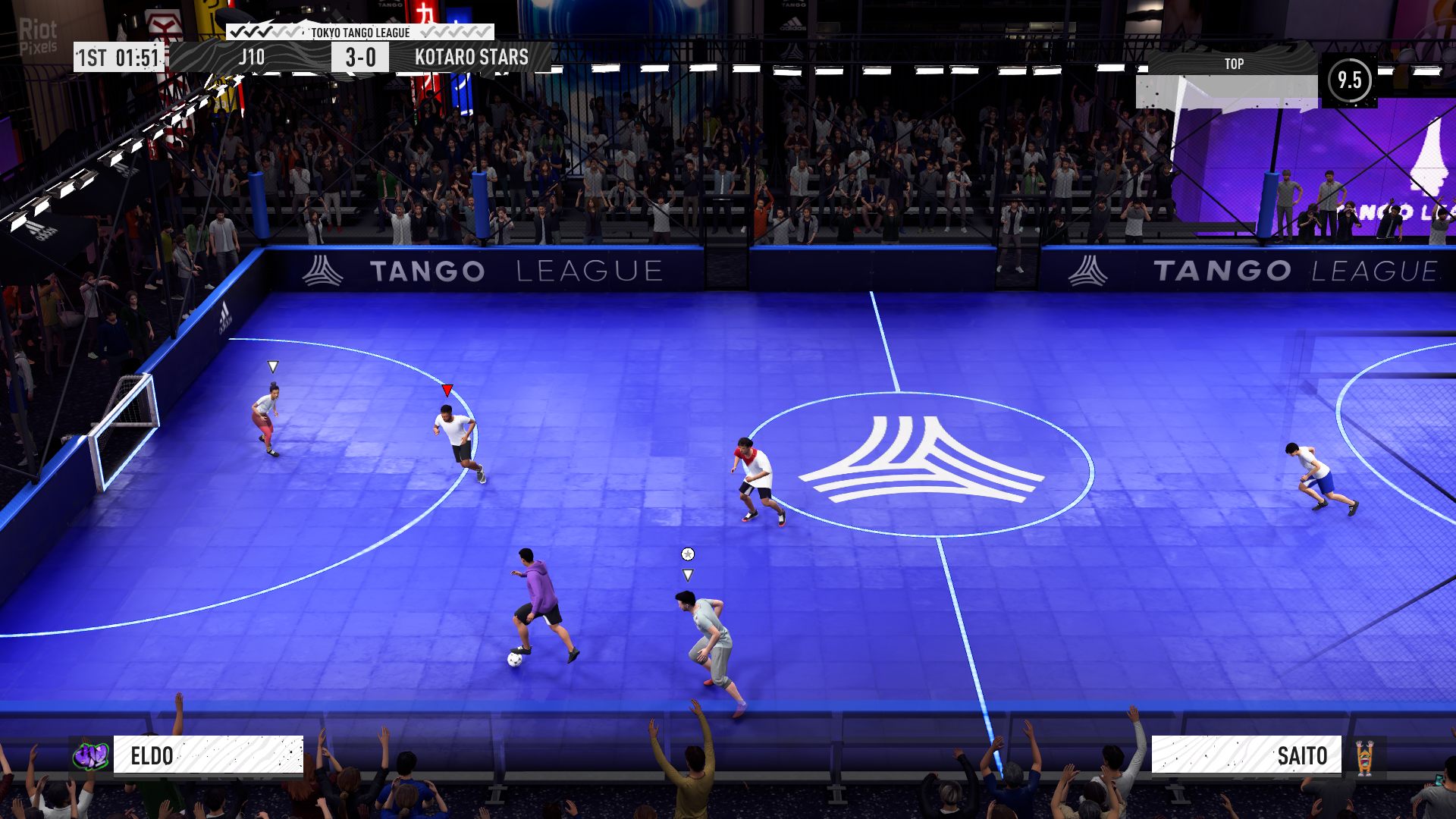
Task: Open the Tokyo Tango League progress tracker
Action: click(x=360, y=32)
